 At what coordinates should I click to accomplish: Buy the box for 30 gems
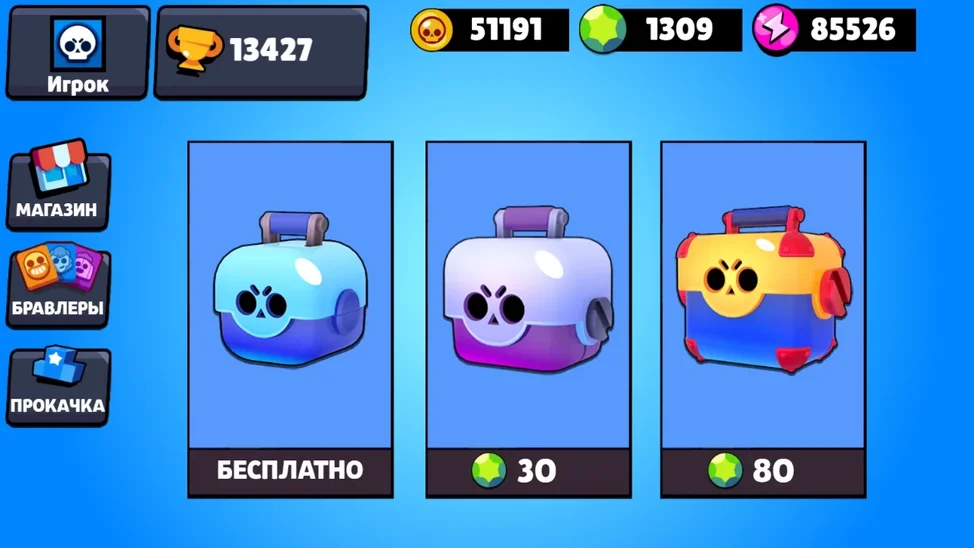[x=528, y=470]
